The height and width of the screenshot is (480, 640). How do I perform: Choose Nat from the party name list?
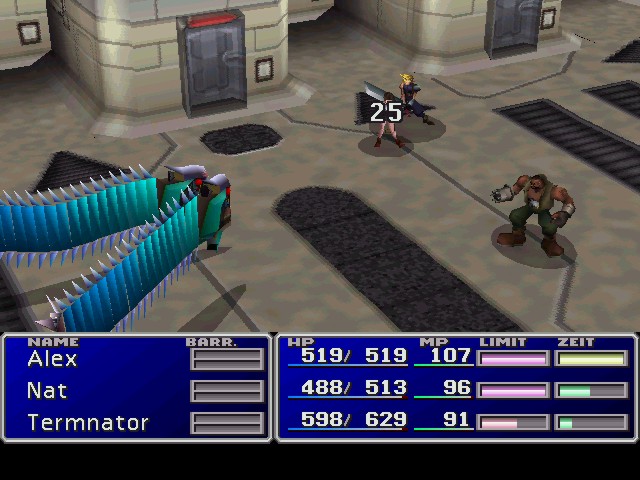click(x=47, y=391)
